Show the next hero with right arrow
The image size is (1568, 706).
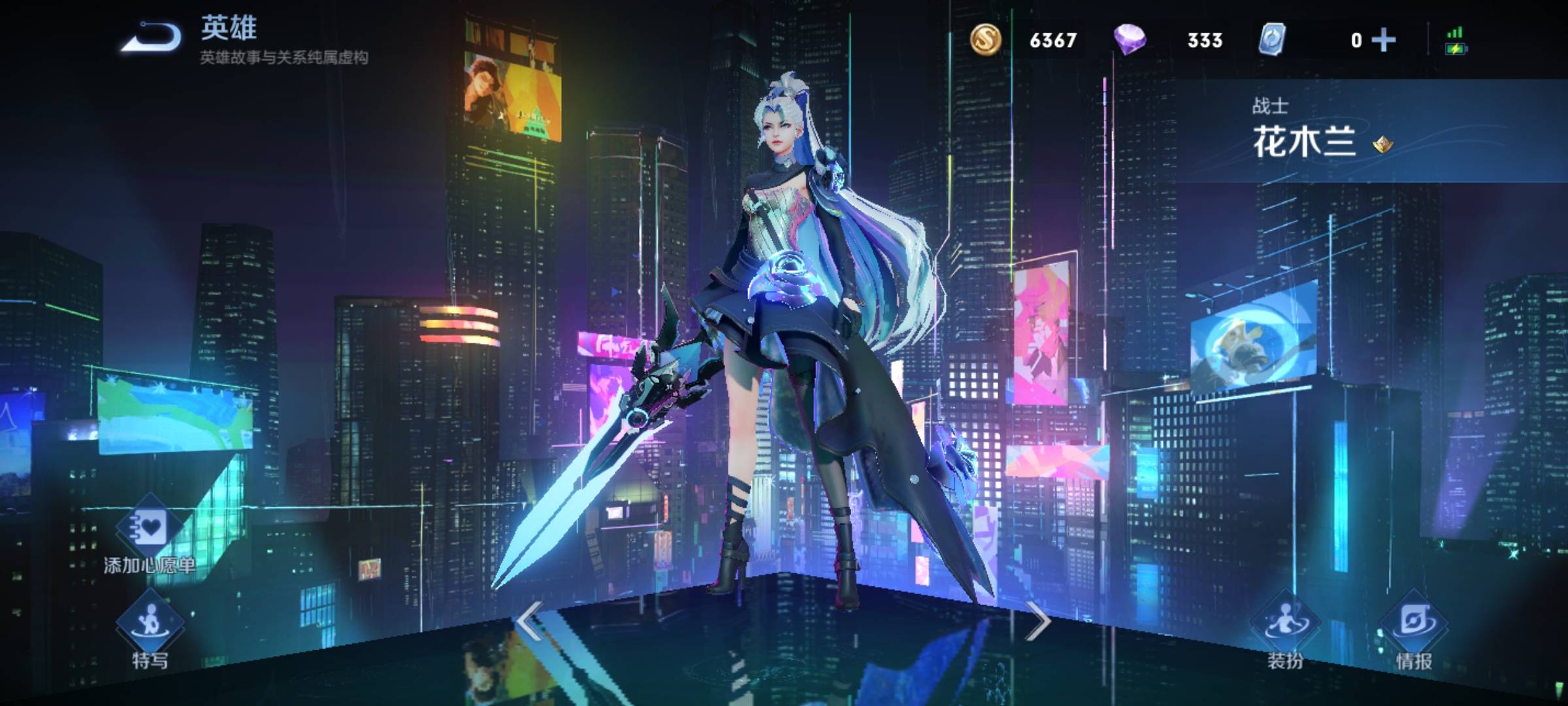point(1037,621)
